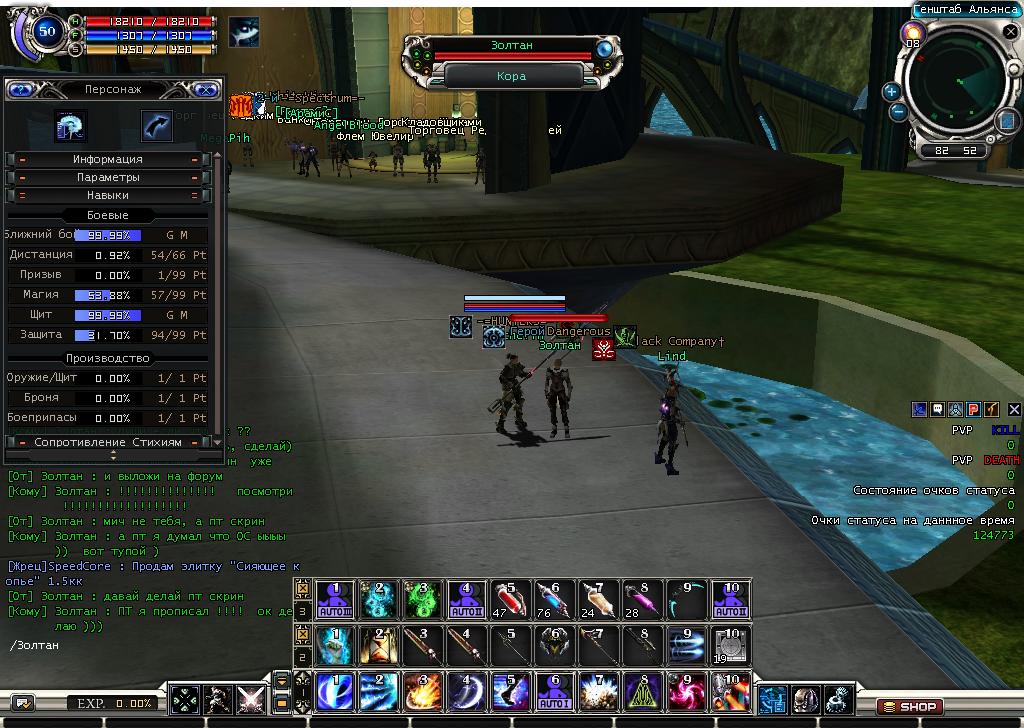Activate the fire burst skill in slot 3
This screenshot has width=1024, height=728.
coord(422,692)
